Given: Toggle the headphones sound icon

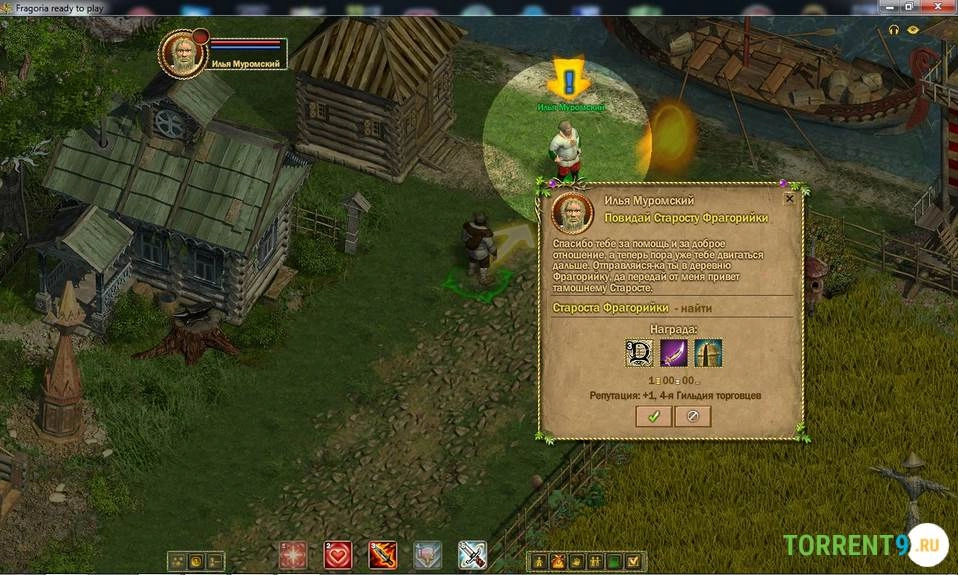Looking at the screenshot, I should [895, 31].
